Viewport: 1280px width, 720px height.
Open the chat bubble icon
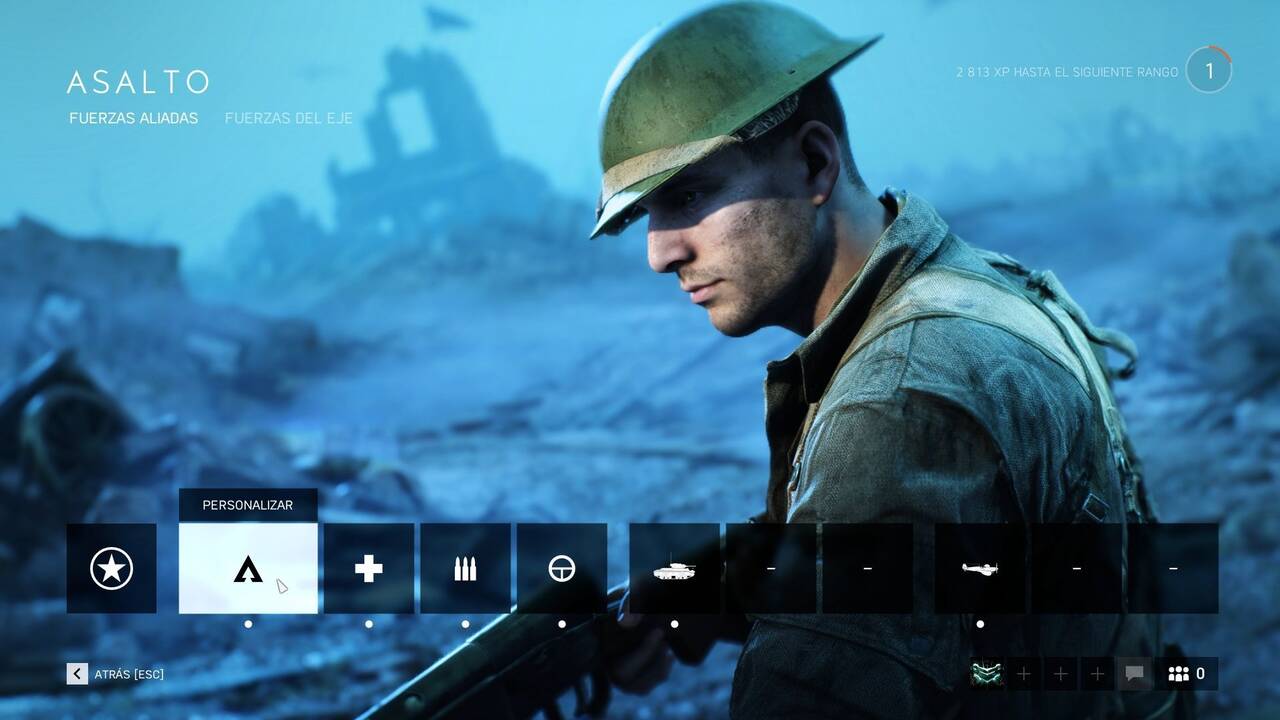[1136, 673]
